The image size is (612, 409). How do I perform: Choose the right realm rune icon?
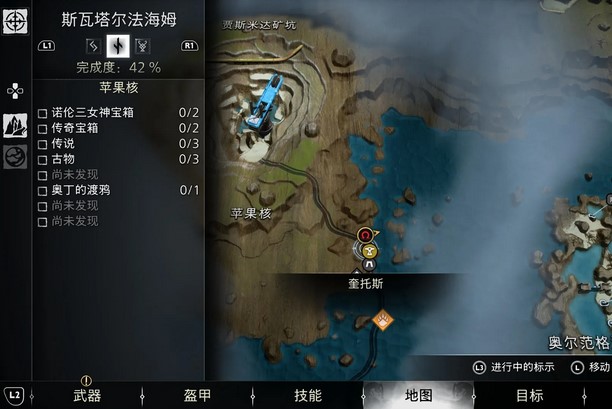pyautogui.click(x=143, y=45)
